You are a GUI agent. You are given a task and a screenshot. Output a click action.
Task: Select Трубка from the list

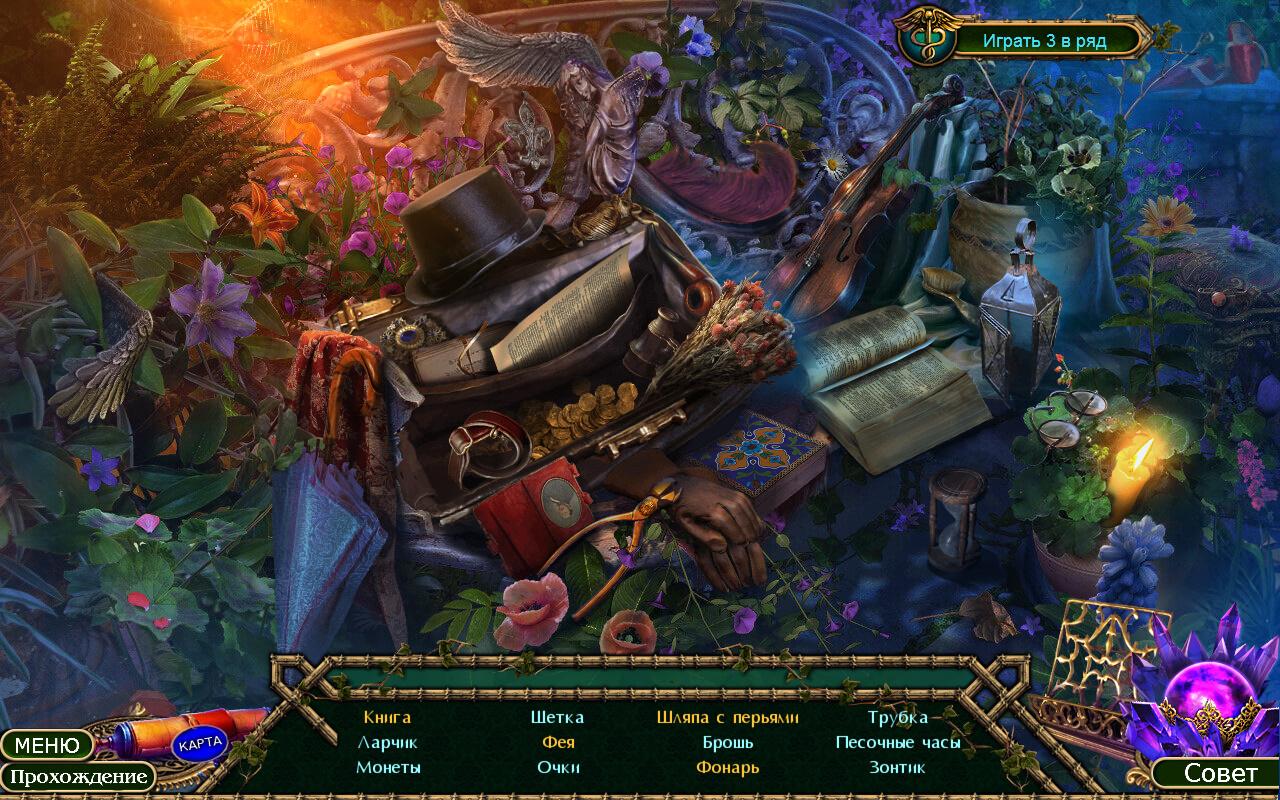click(x=897, y=717)
